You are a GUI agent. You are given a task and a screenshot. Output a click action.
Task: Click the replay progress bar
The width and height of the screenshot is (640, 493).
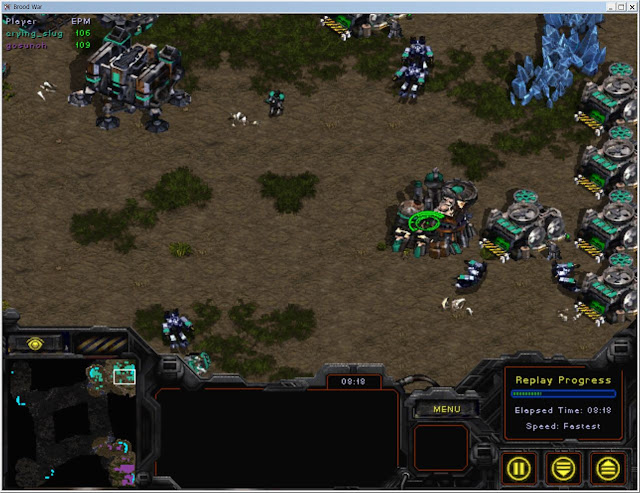(x=563, y=394)
